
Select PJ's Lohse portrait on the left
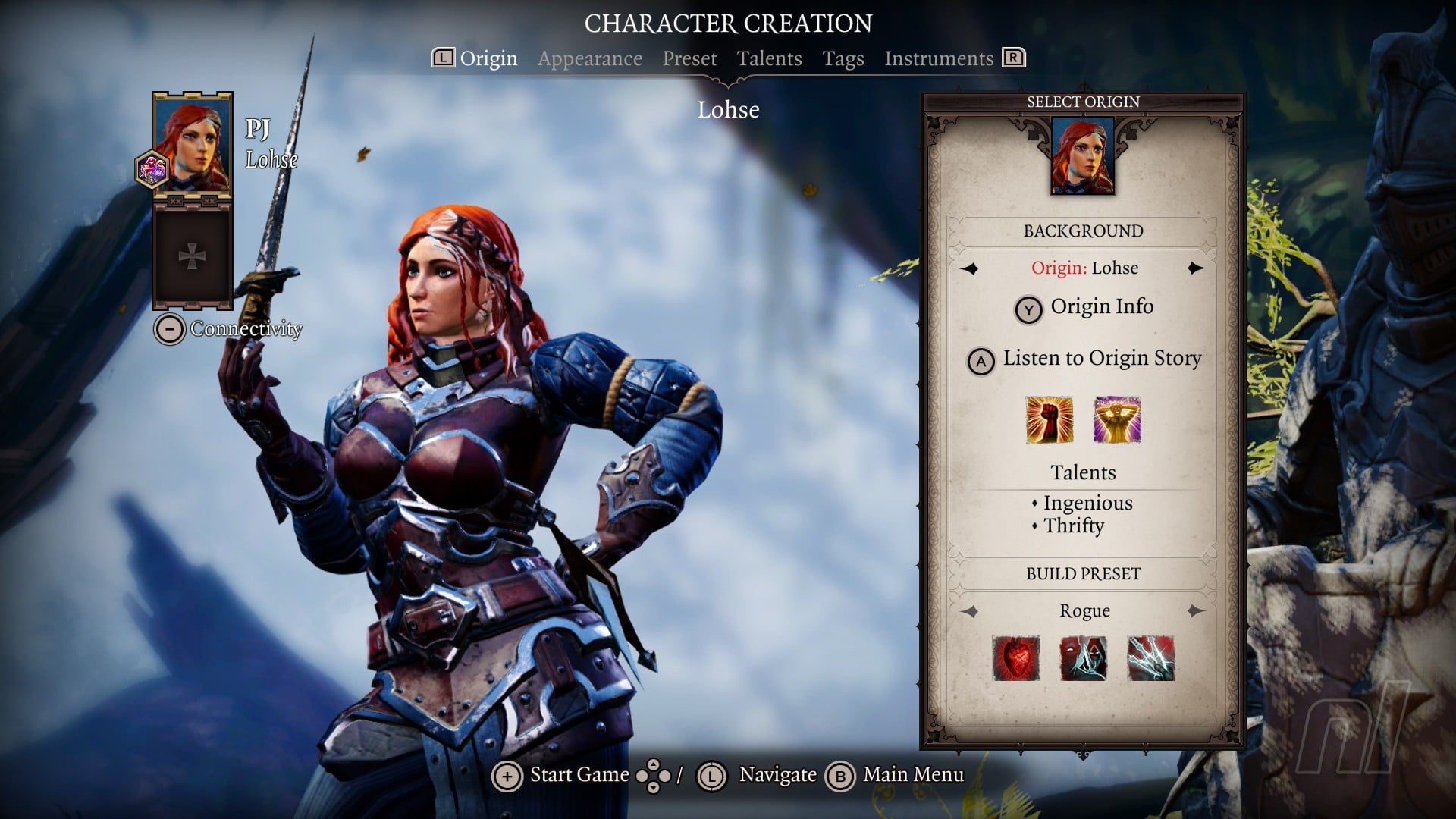pyautogui.click(x=193, y=144)
